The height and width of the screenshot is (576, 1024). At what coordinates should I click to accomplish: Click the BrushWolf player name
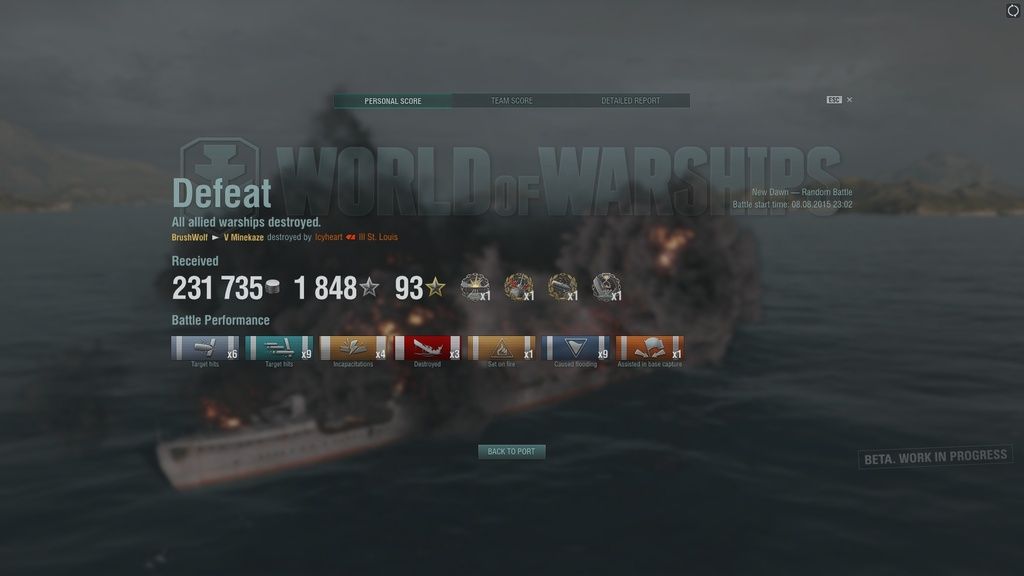(190, 238)
